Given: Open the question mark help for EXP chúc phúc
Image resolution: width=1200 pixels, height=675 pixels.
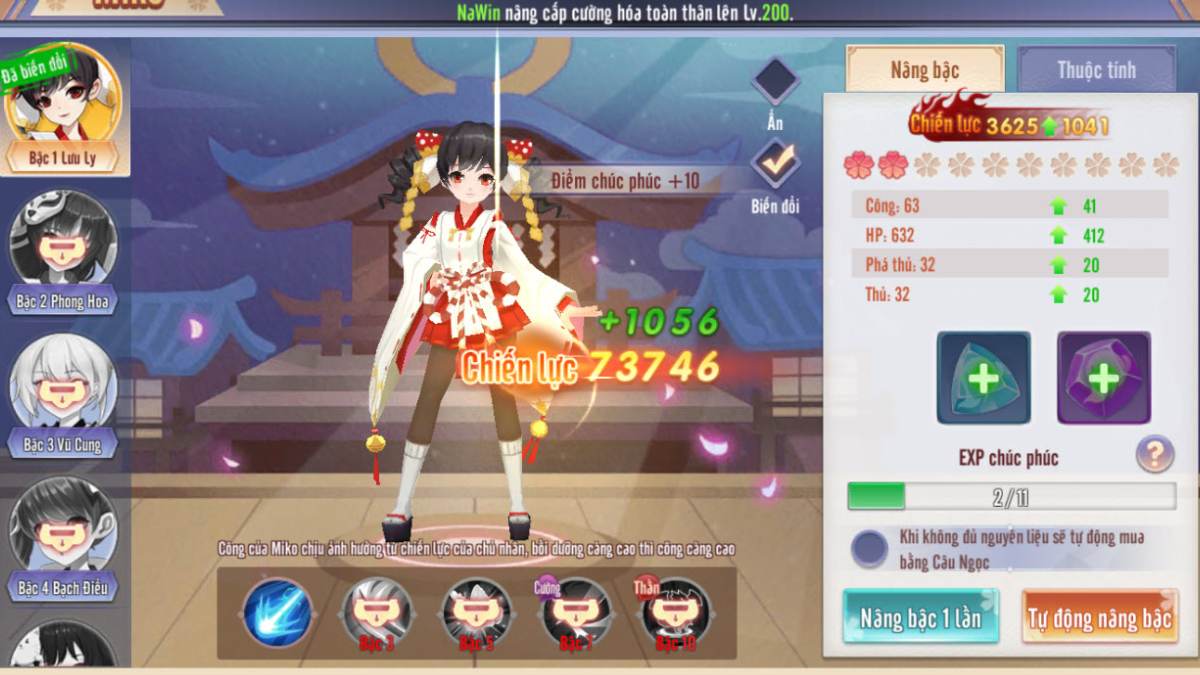Looking at the screenshot, I should 1155,455.
